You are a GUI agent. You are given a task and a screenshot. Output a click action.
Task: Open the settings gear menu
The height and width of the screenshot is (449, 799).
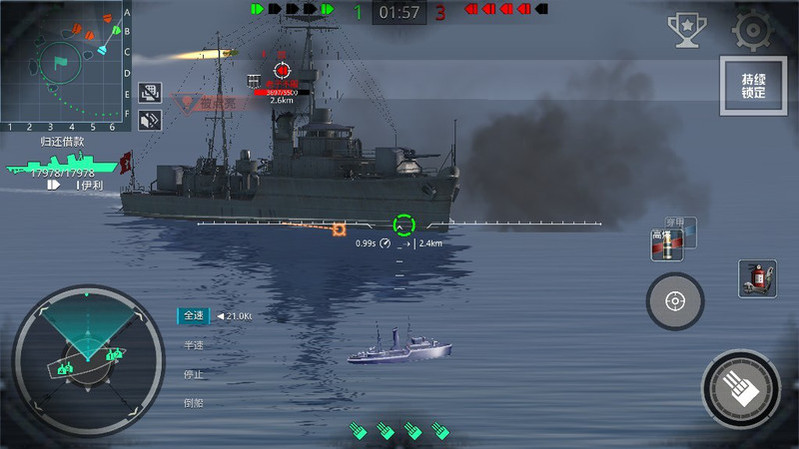tap(753, 31)
